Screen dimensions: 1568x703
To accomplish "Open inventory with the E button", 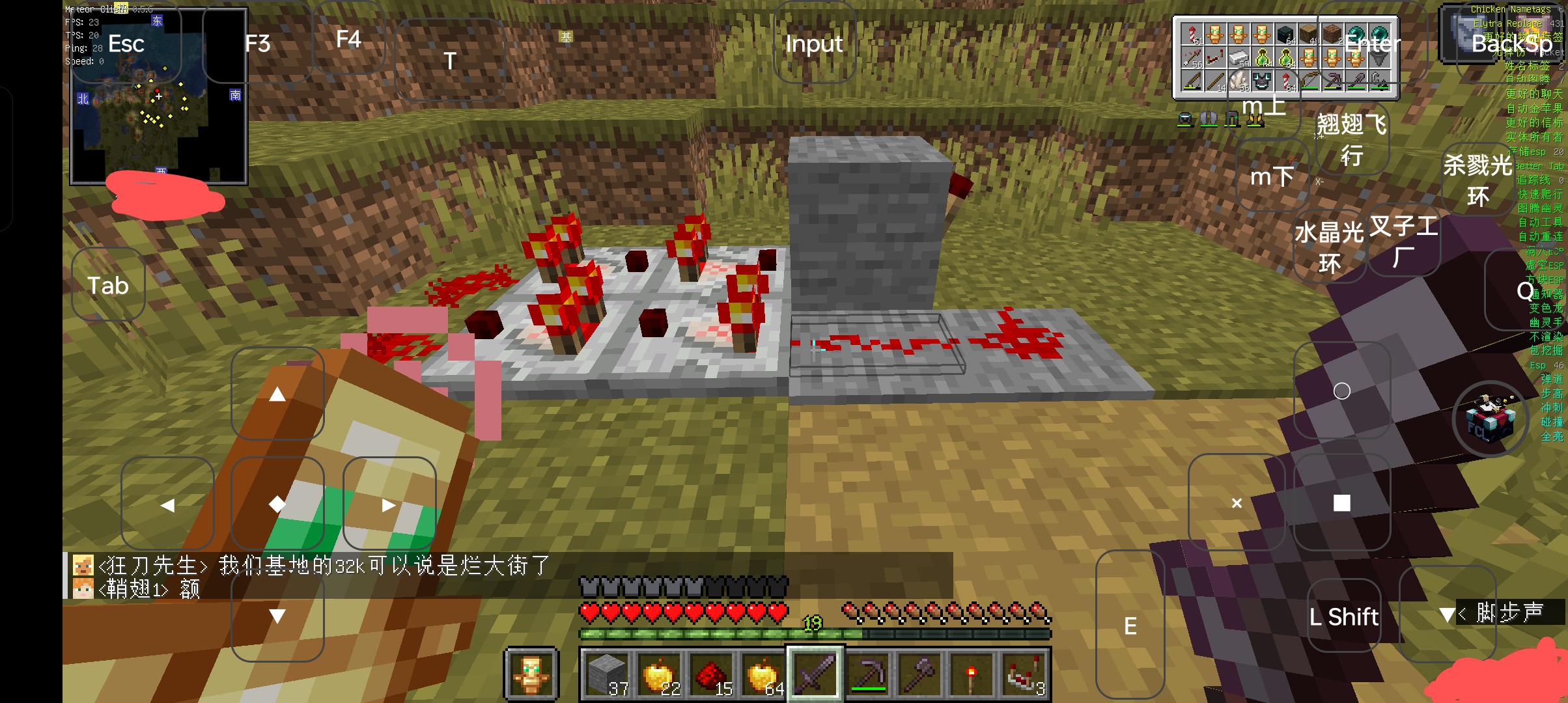I will [1130, 626].
